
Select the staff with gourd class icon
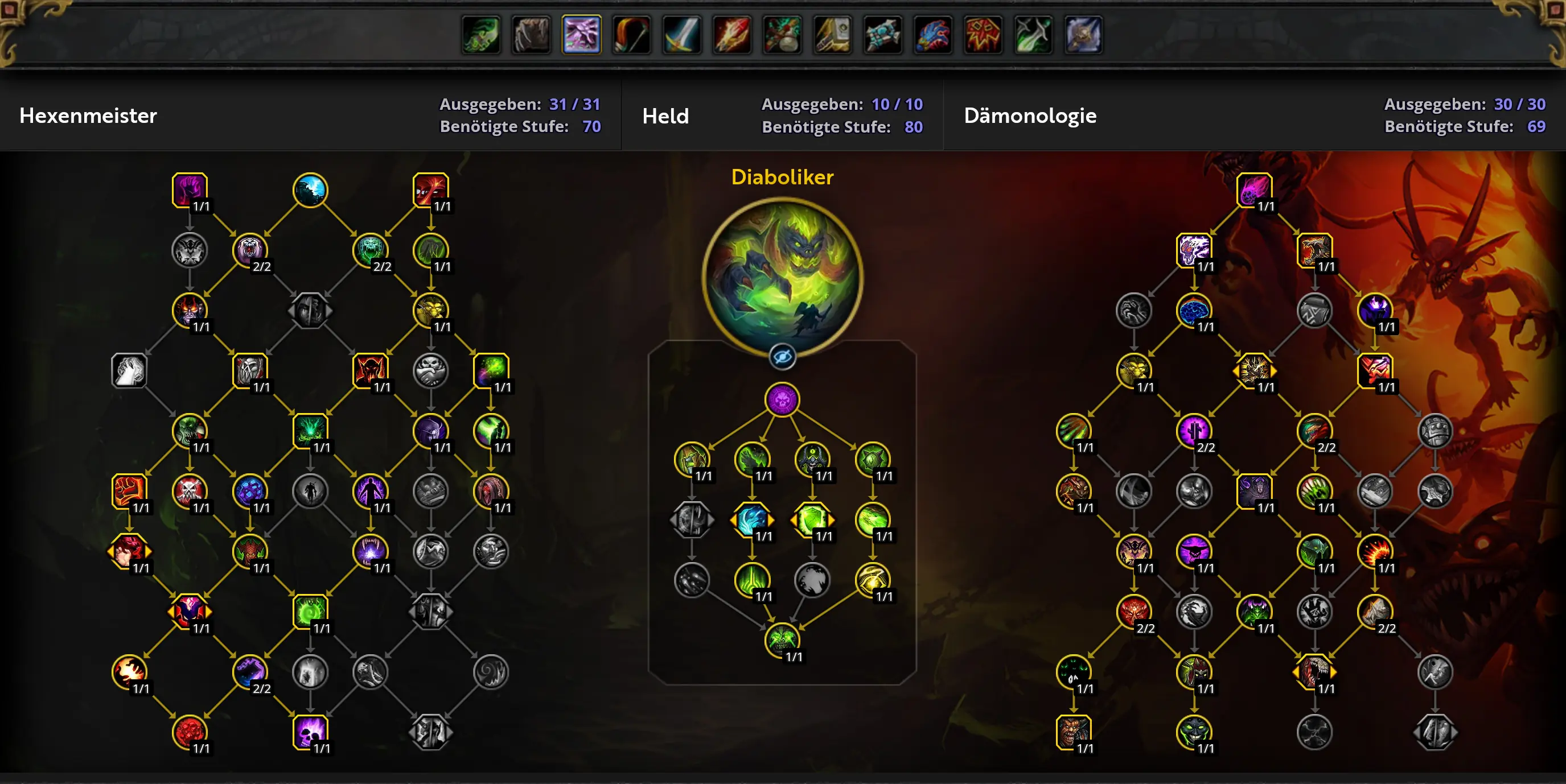click(782, 35)
